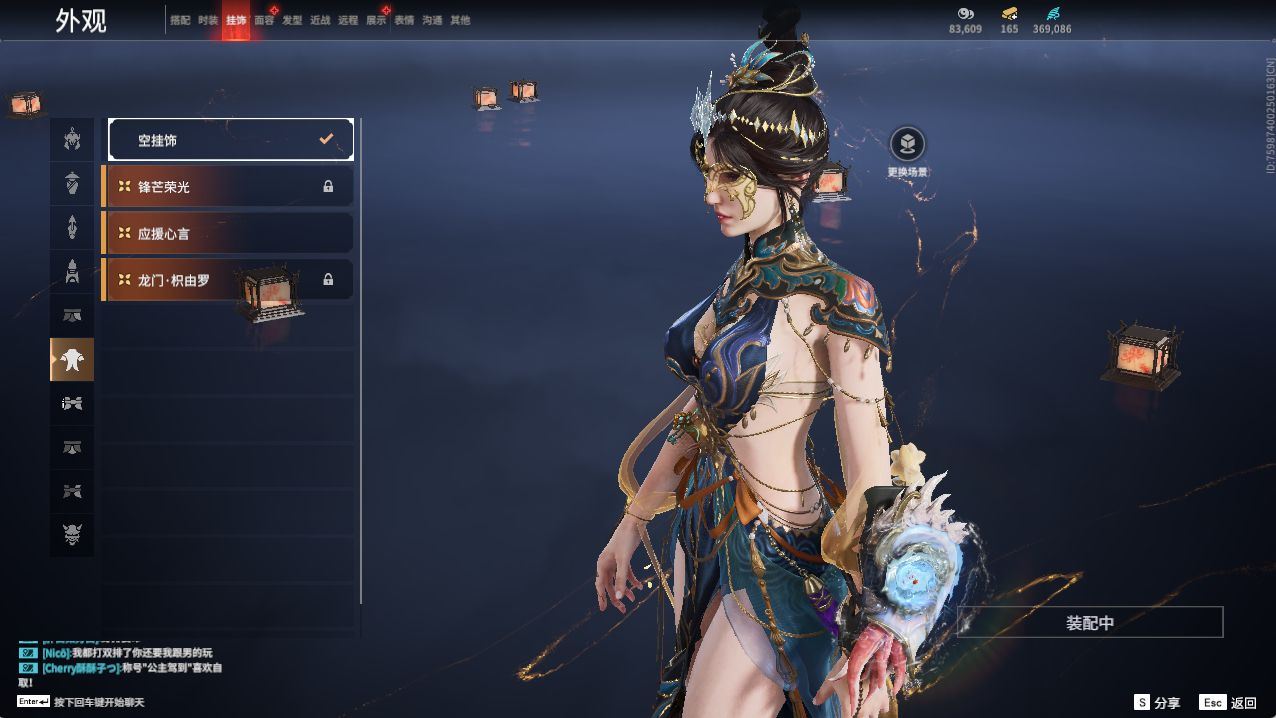Go to the 远程 tab
Viewport: 1276px width, 718px height.
[x=348, y=20]
